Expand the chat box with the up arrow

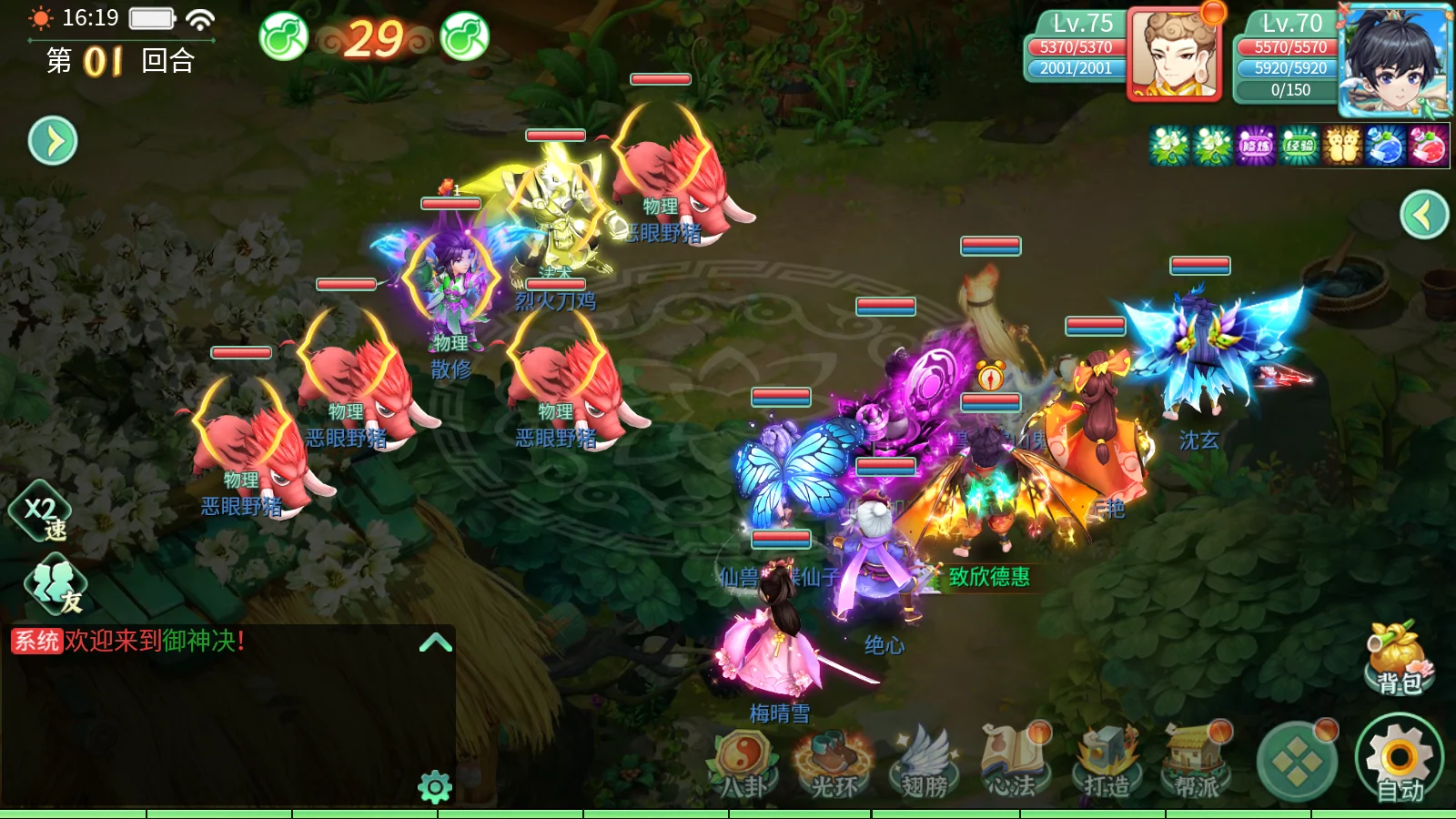click(x=436, y=642)
